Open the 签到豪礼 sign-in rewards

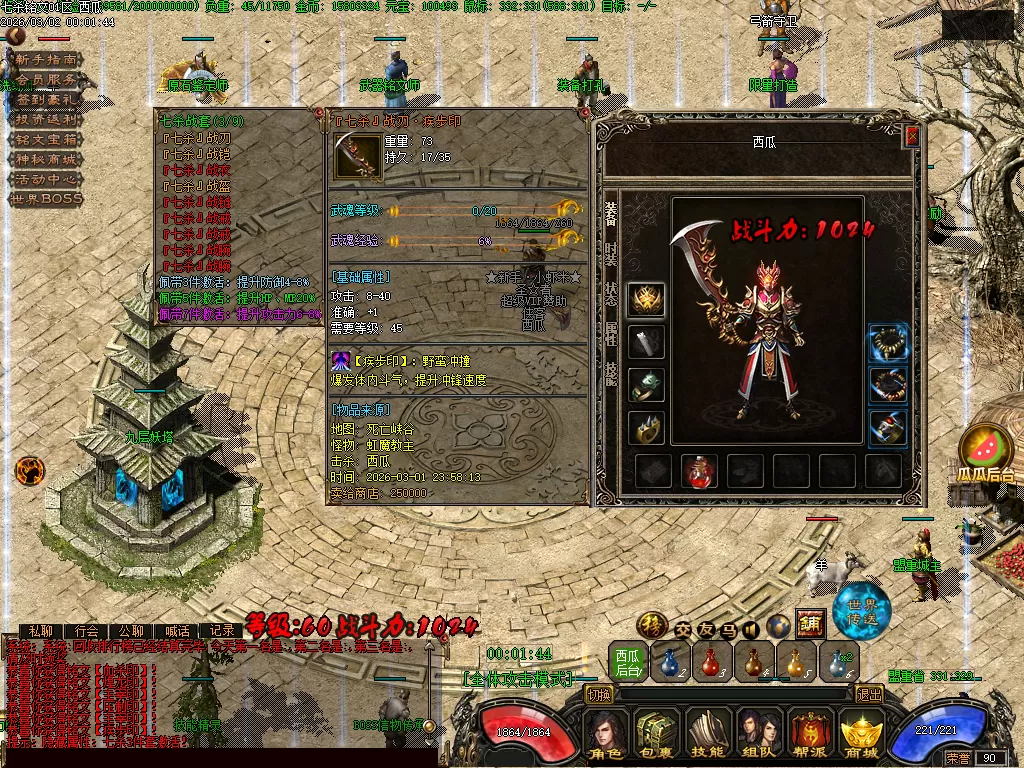pyautogui.click(x=45, y=100)
